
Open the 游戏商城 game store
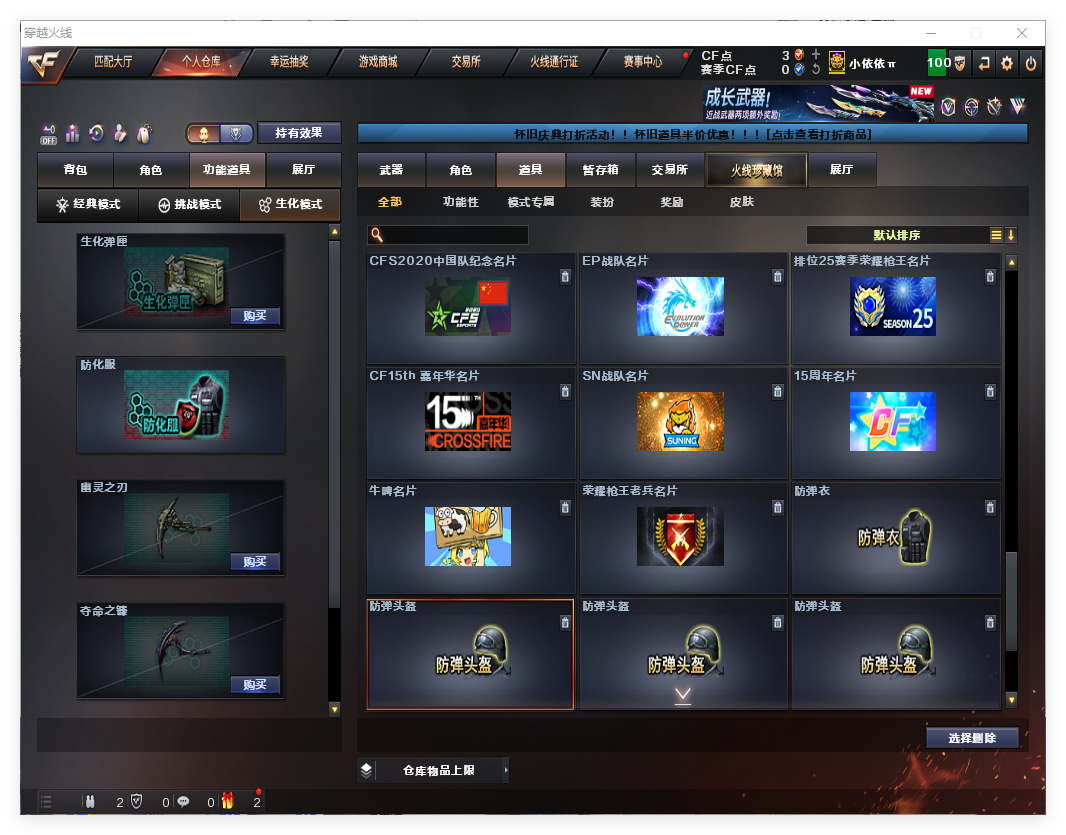tap(378, 62)
